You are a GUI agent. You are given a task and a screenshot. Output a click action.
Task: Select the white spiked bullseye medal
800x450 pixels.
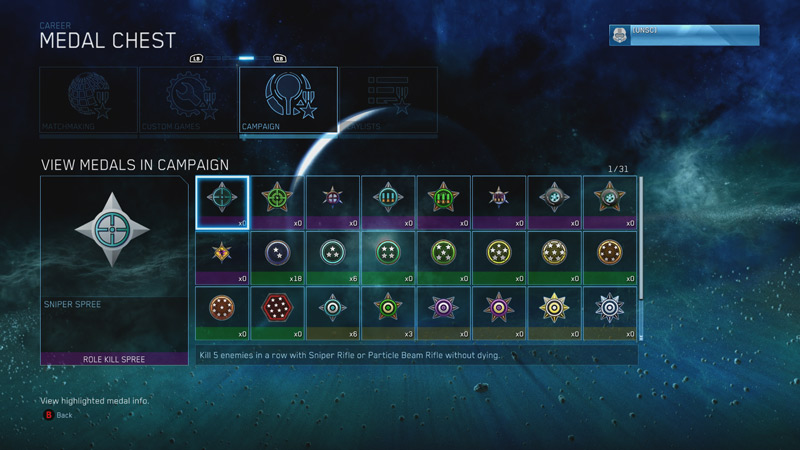click(609, 312)
